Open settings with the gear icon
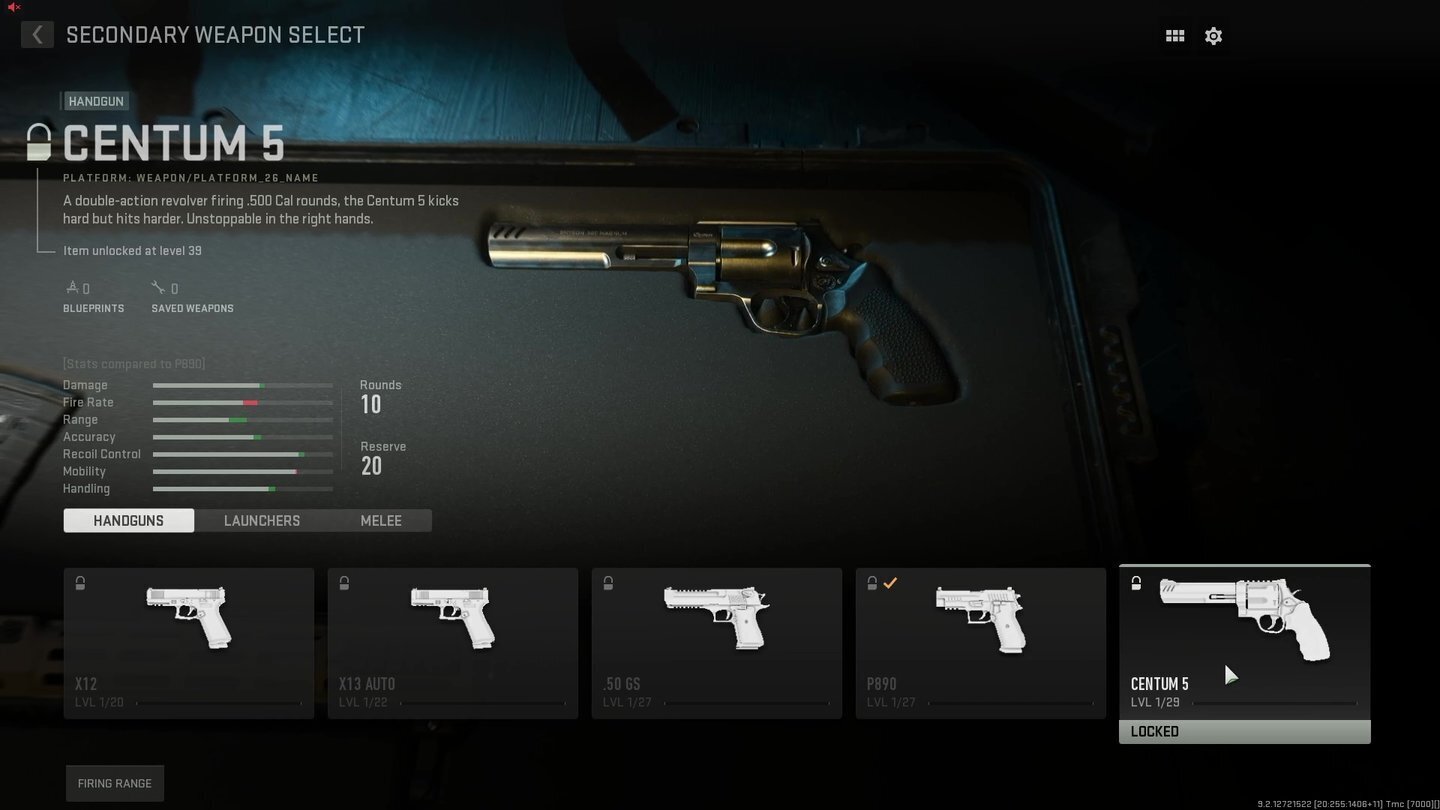The width and height of the screenshot is (1440, 810). click(1213, 36)
